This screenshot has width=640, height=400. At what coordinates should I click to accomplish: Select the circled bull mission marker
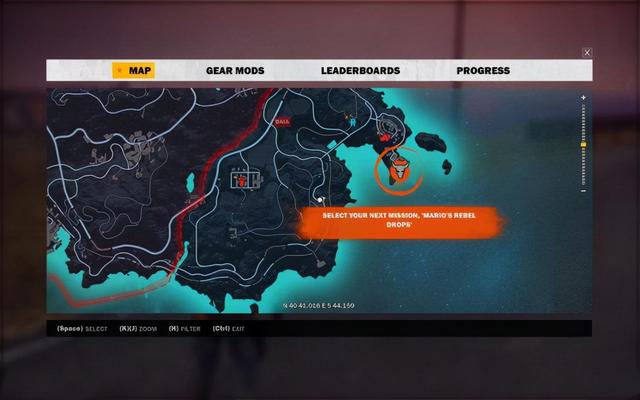pyautogui.click(x=398, y=170)
